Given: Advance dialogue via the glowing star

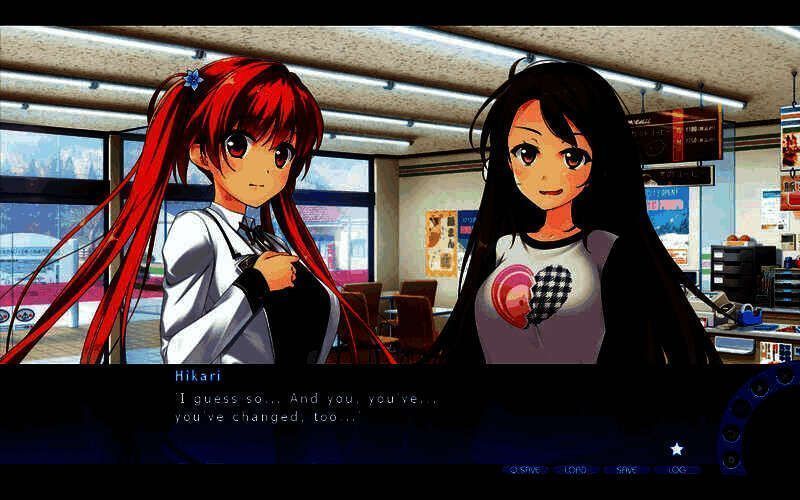Looking at the screenshot, I should pos(676,449).
